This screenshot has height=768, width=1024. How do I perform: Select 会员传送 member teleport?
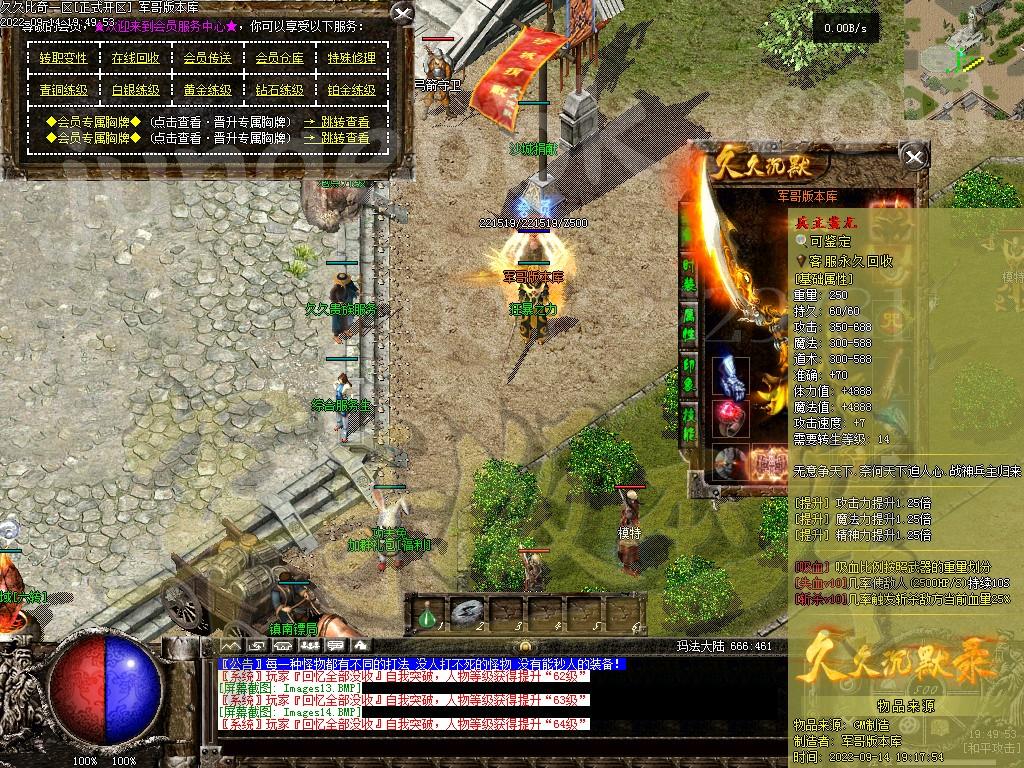pyautogui.click(x=207, y=58)
